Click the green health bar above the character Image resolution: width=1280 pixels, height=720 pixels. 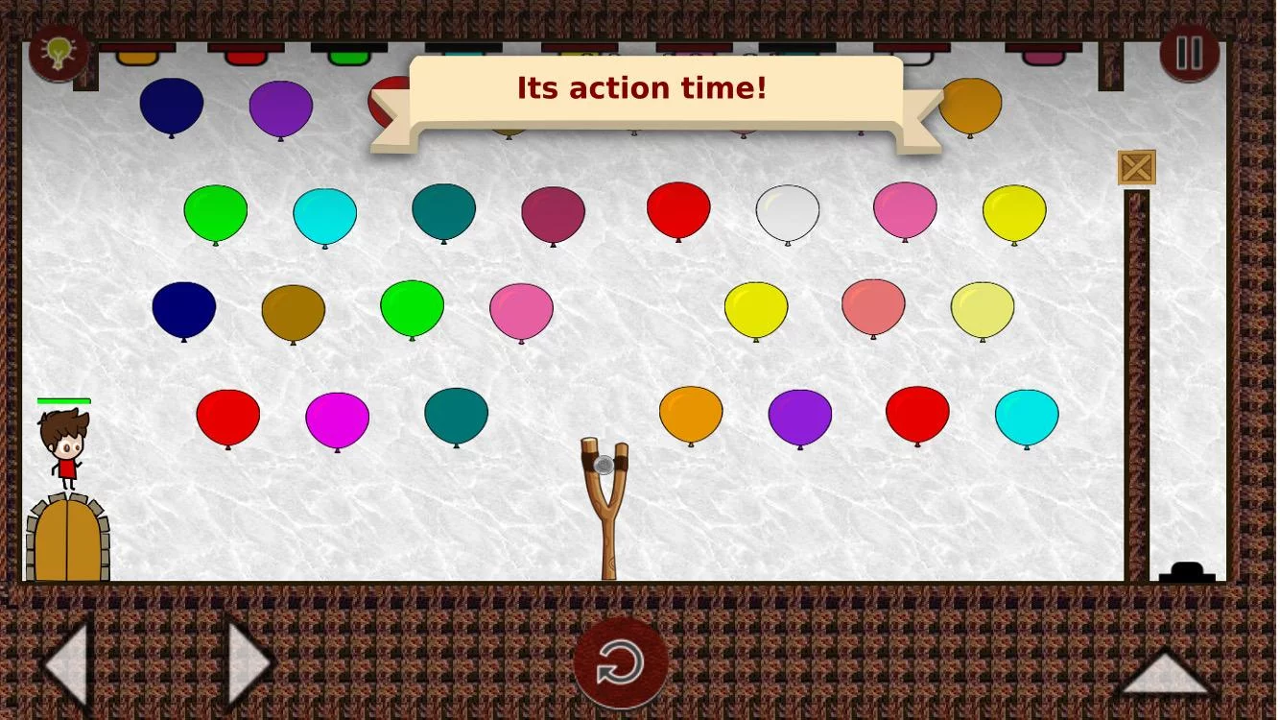64,400
